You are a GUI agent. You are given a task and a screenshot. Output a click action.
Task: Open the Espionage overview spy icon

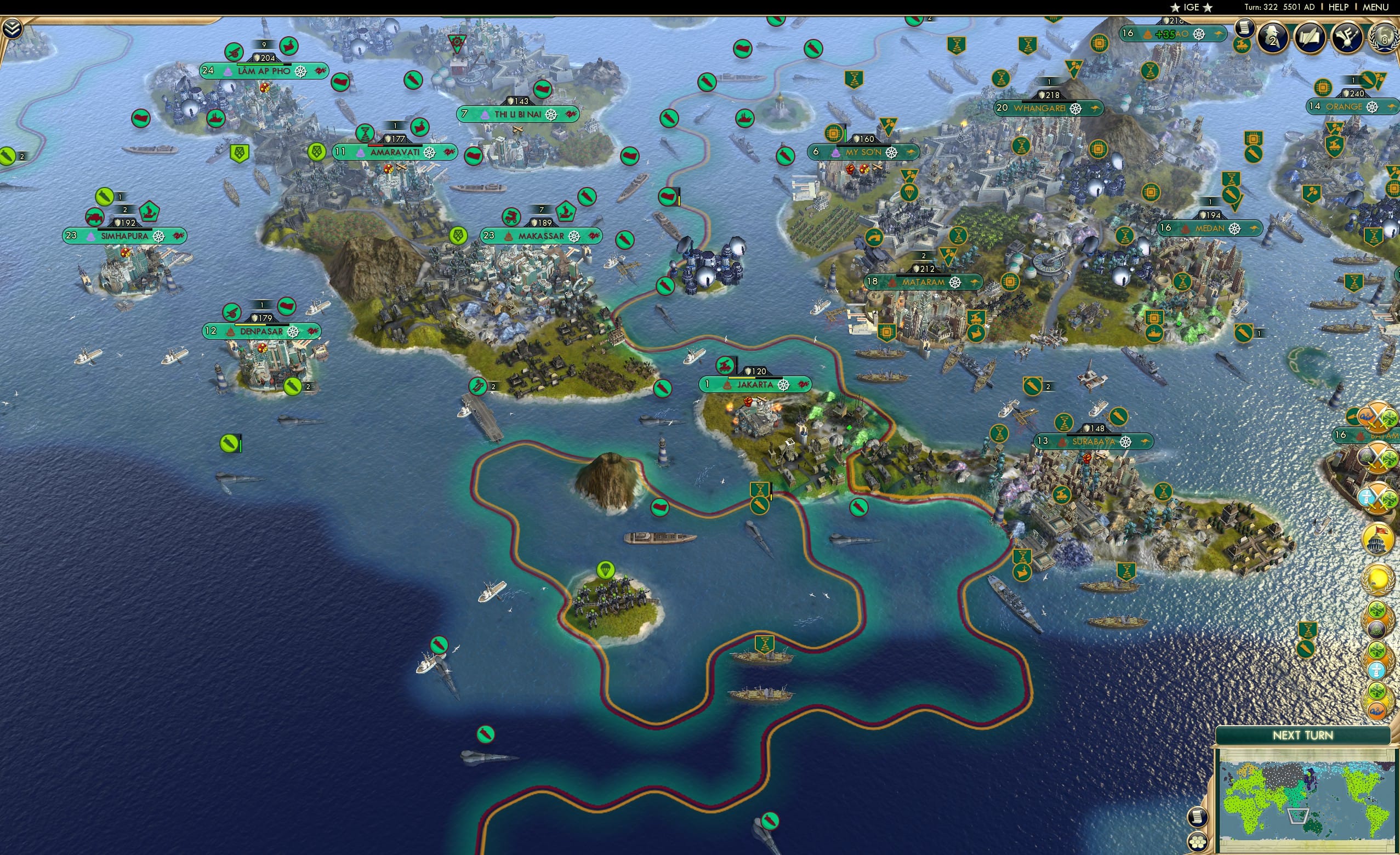tap(1273, 37)
